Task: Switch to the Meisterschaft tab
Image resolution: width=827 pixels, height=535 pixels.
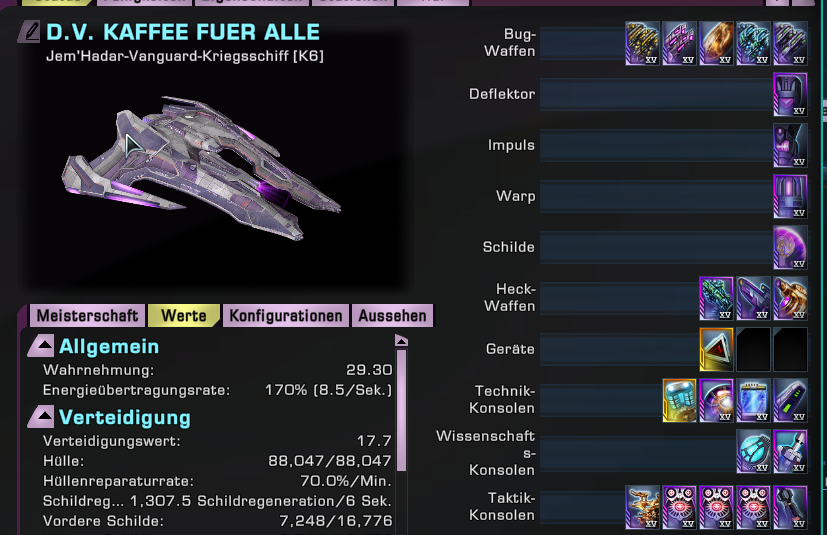Action: tap(87, 316)
